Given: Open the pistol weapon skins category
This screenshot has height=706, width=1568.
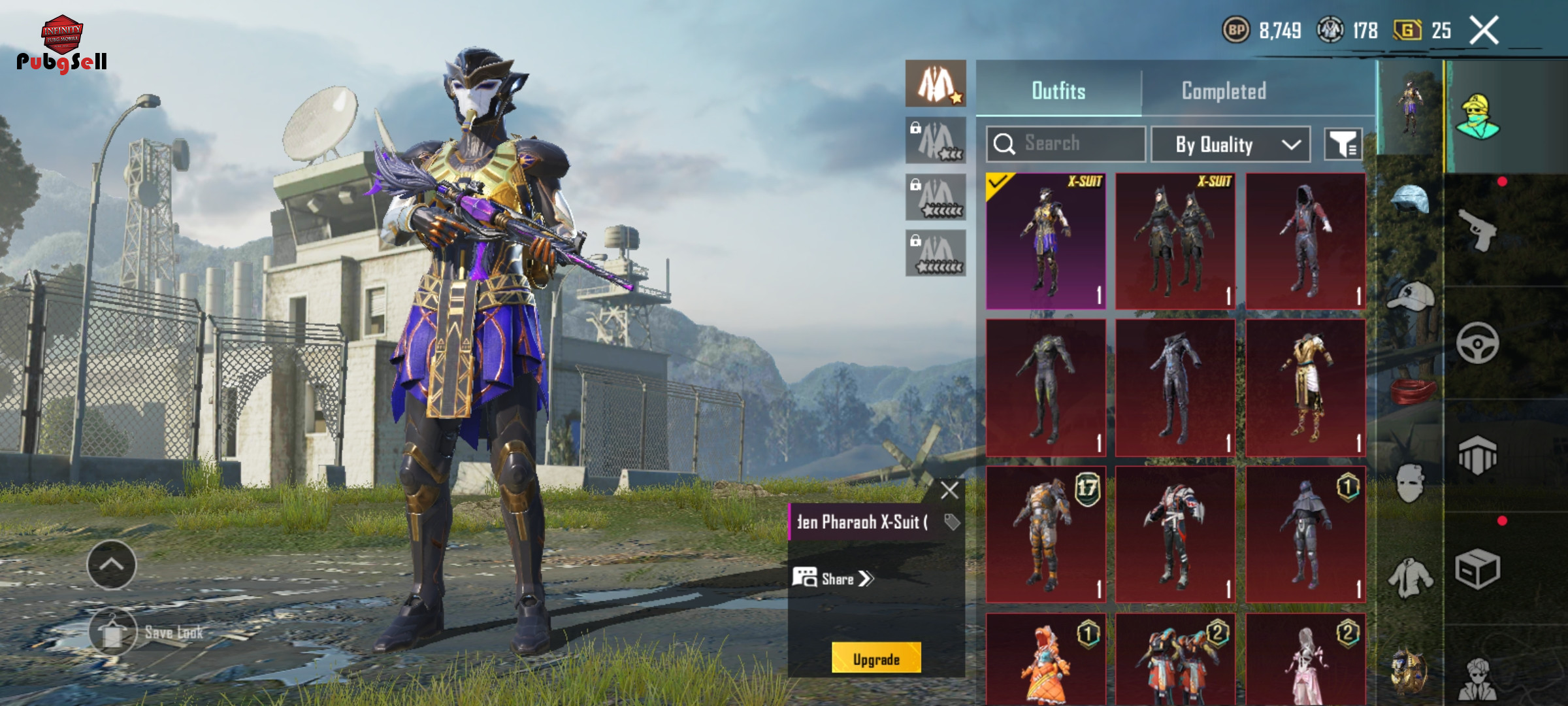Looking at the screenshot, I should pyautogui.click(x=1478, y=229).
